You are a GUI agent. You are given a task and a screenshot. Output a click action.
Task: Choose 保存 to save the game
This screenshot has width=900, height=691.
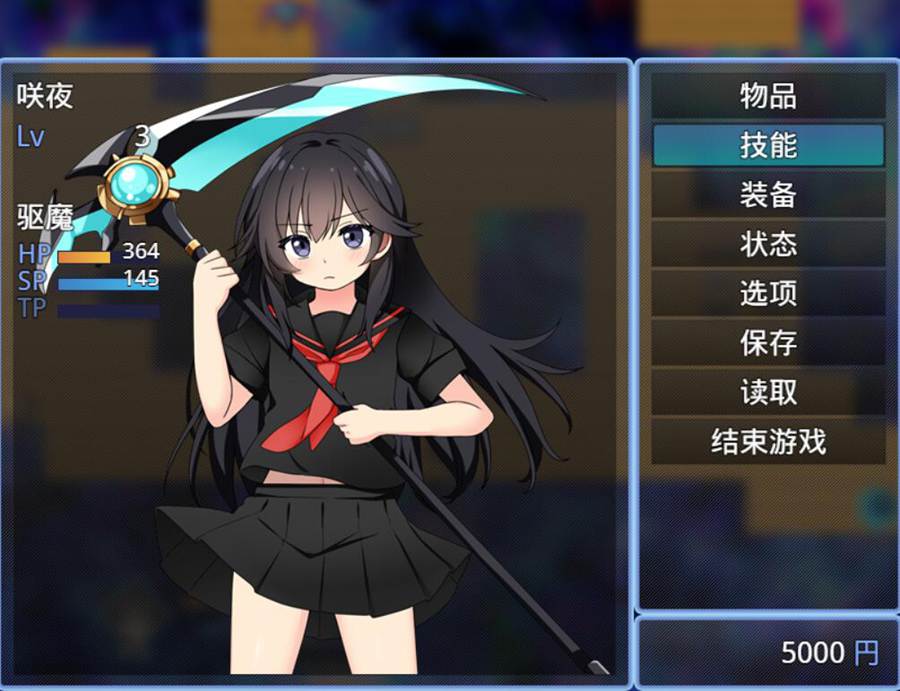768,342
